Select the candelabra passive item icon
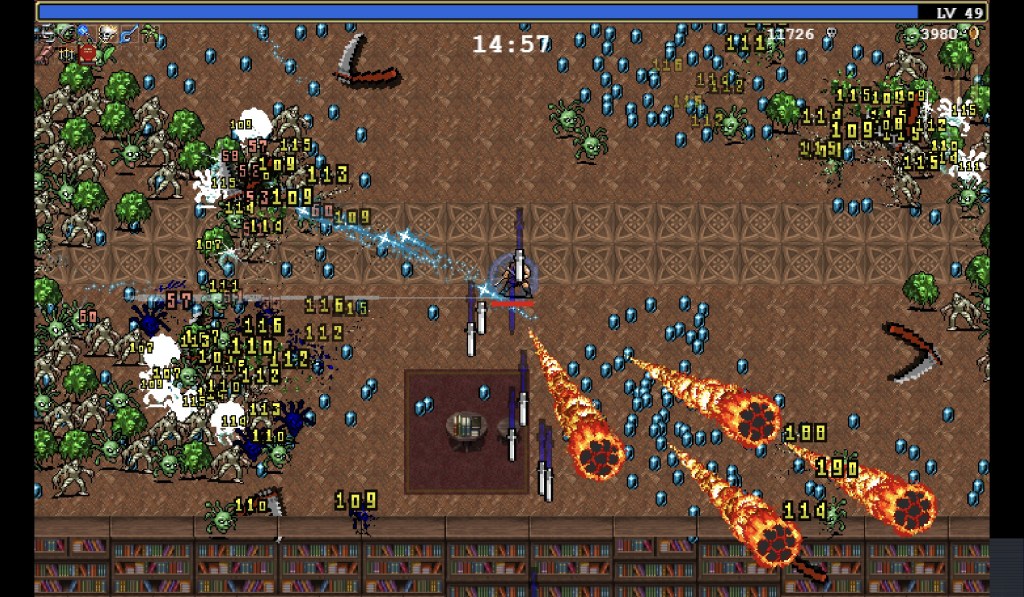Viewport: 1024px width, 597px height. pos(66,54)
